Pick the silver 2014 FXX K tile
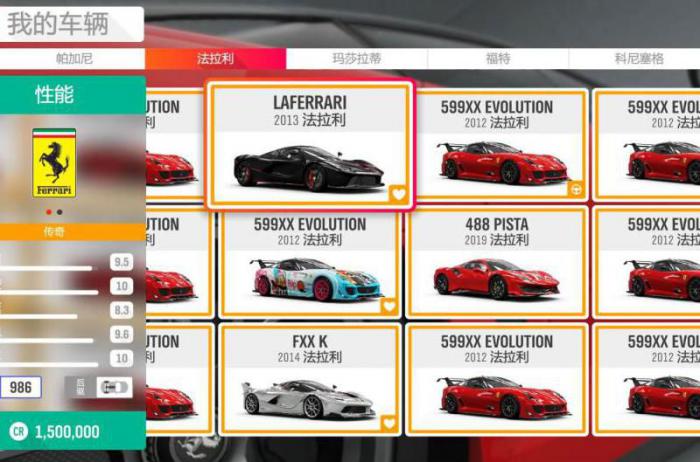This screenshot has height=462, width=700. pyautogui.click(x=309, y=378)
